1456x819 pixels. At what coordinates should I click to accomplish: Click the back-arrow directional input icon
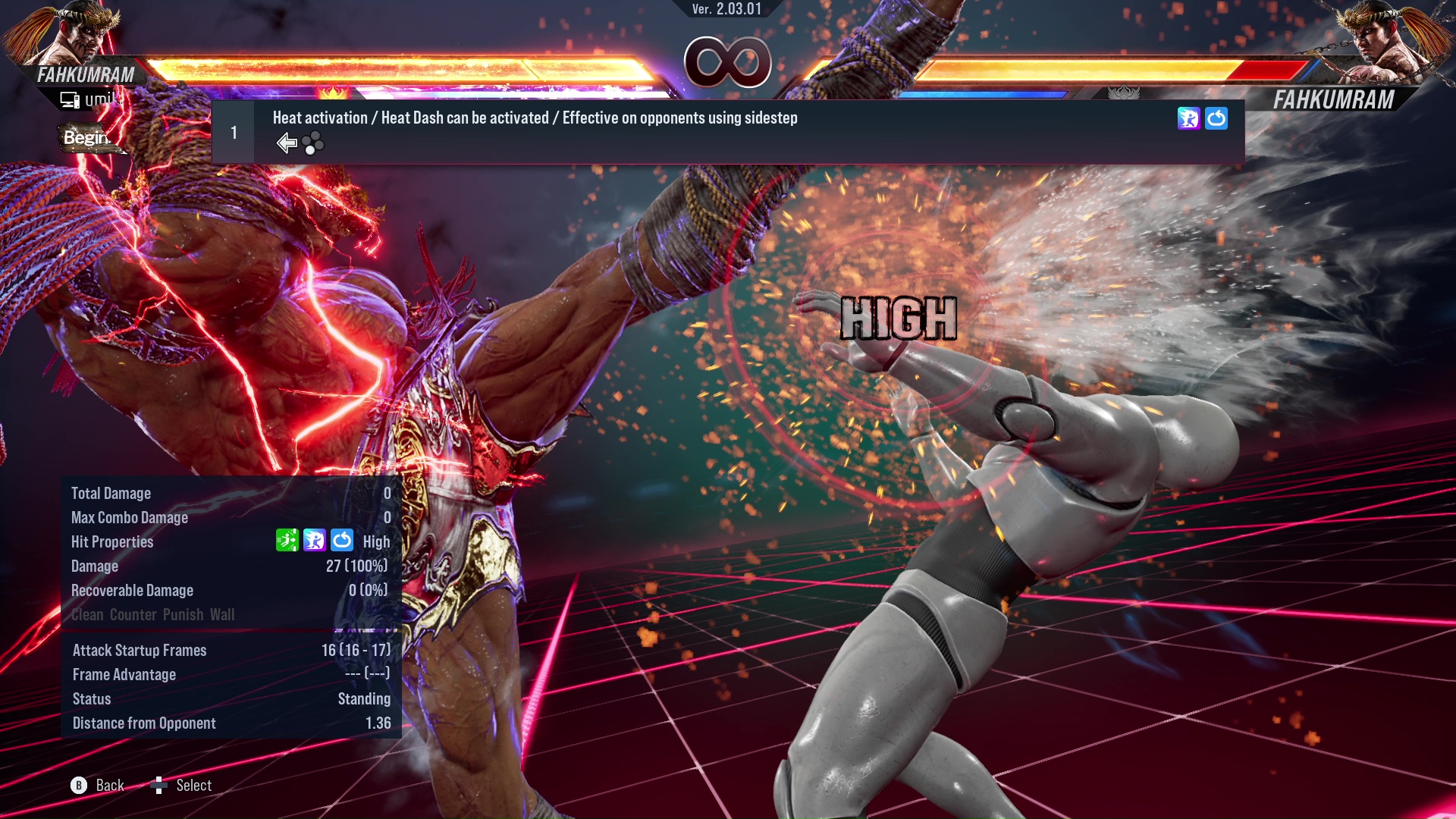pyautogui.click(x=287, y=142)
